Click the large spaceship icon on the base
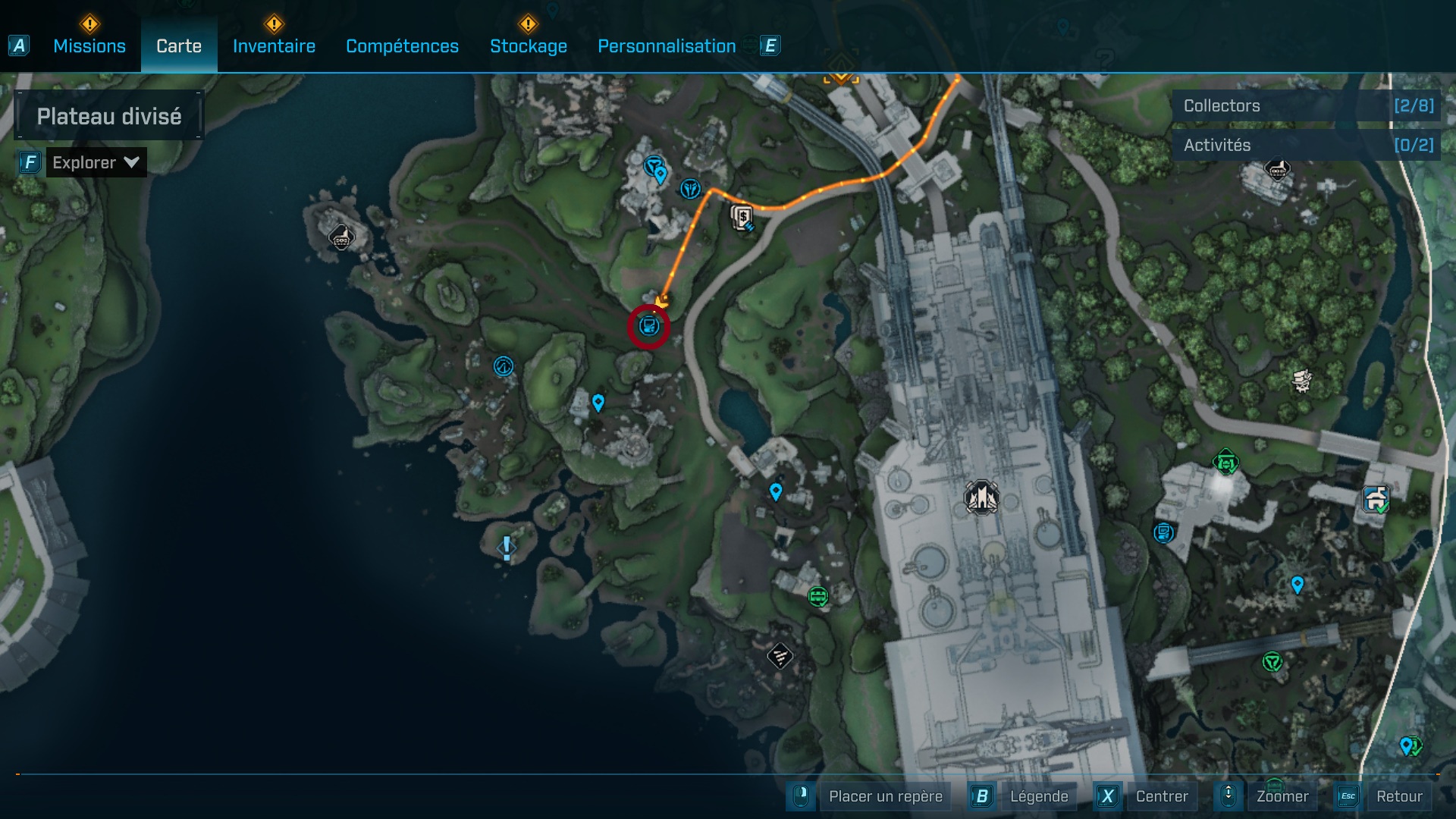 [981, 497]
